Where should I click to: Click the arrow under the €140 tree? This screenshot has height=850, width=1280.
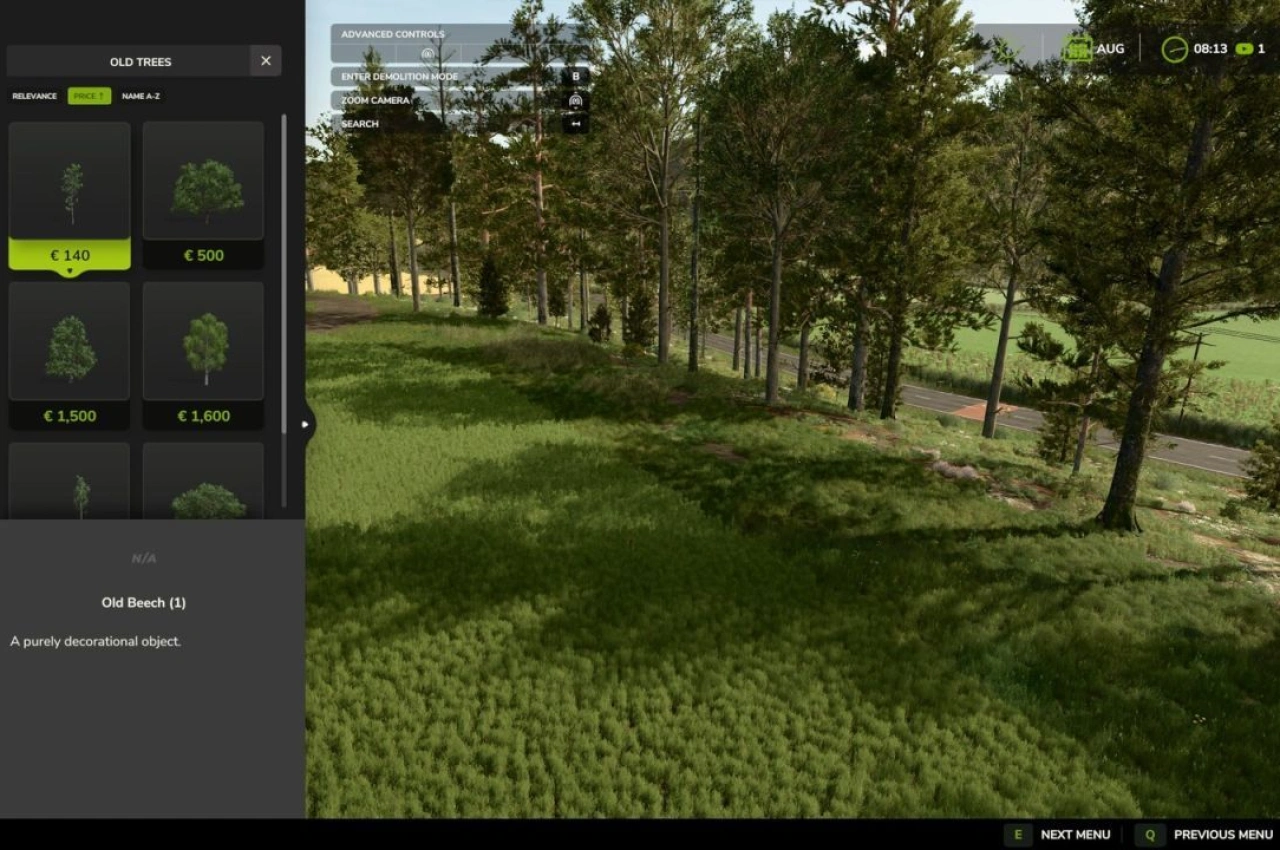[x=69, y=269]
